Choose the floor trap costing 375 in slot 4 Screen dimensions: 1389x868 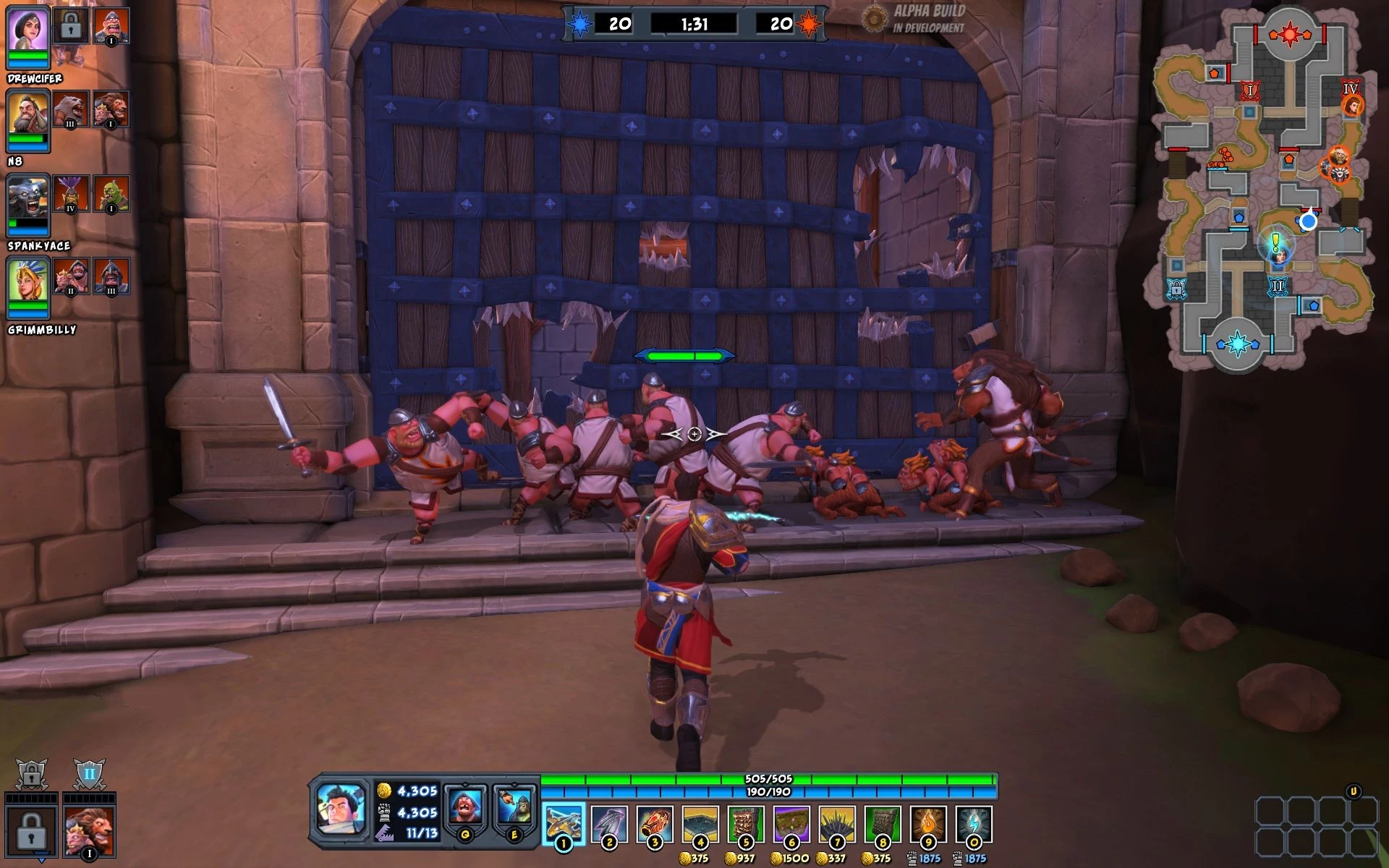[700, 824]
